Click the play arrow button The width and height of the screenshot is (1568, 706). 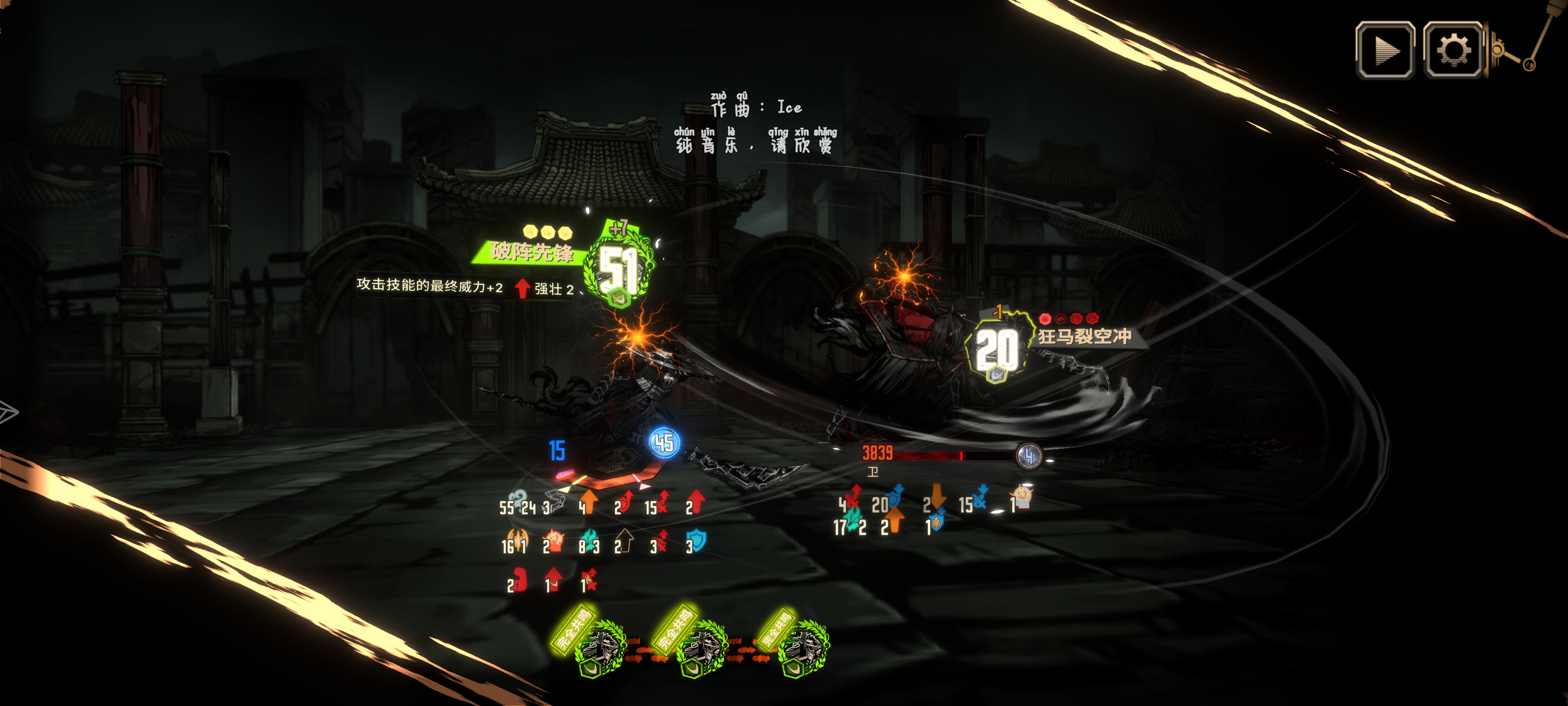pyautogui.click(x=1385, y=50)
